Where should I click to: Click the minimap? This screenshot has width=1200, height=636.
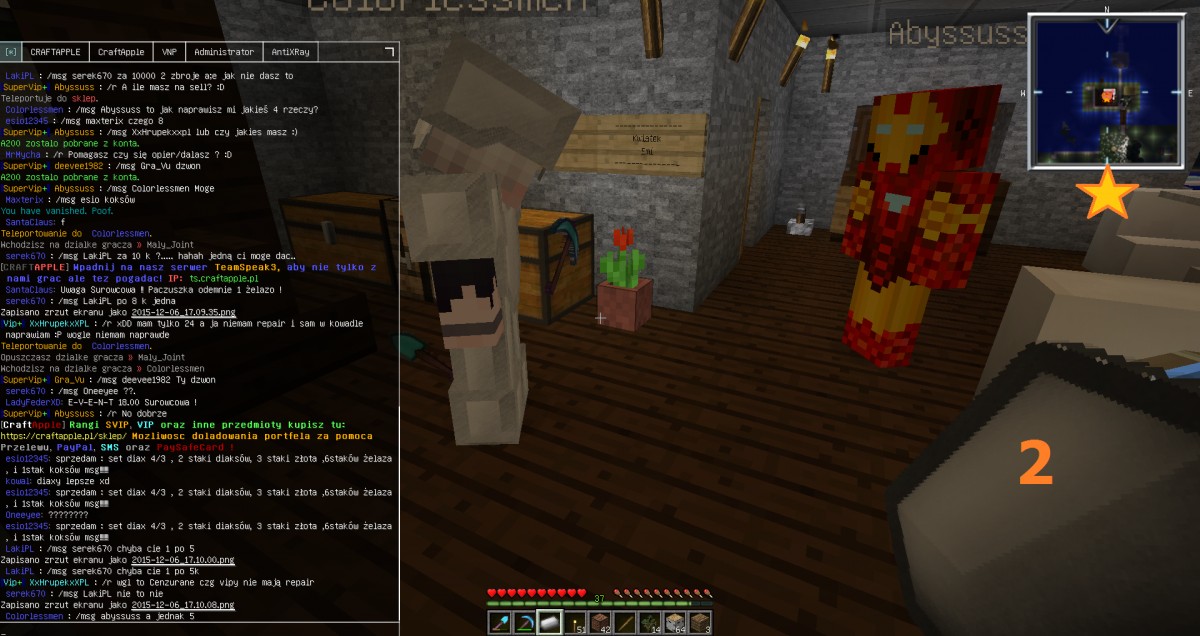point(1106,94)
